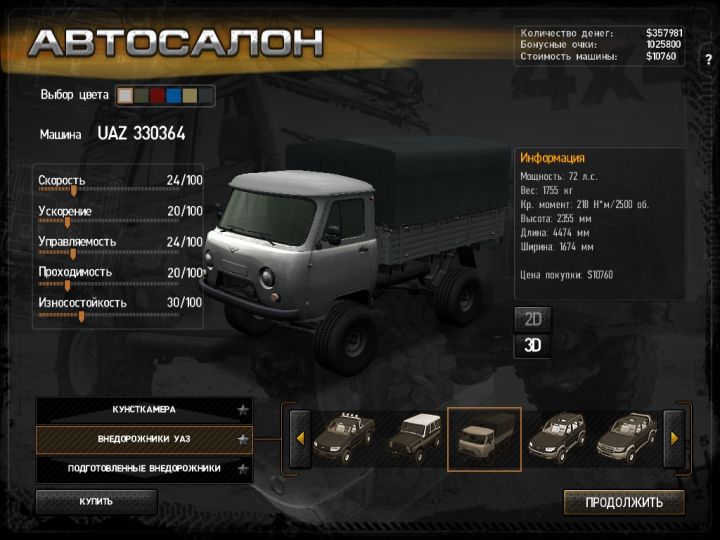Select the Внедорожники УАЗ category
Viewport: 720px width, 540px height.
click(x=144, y=439)
